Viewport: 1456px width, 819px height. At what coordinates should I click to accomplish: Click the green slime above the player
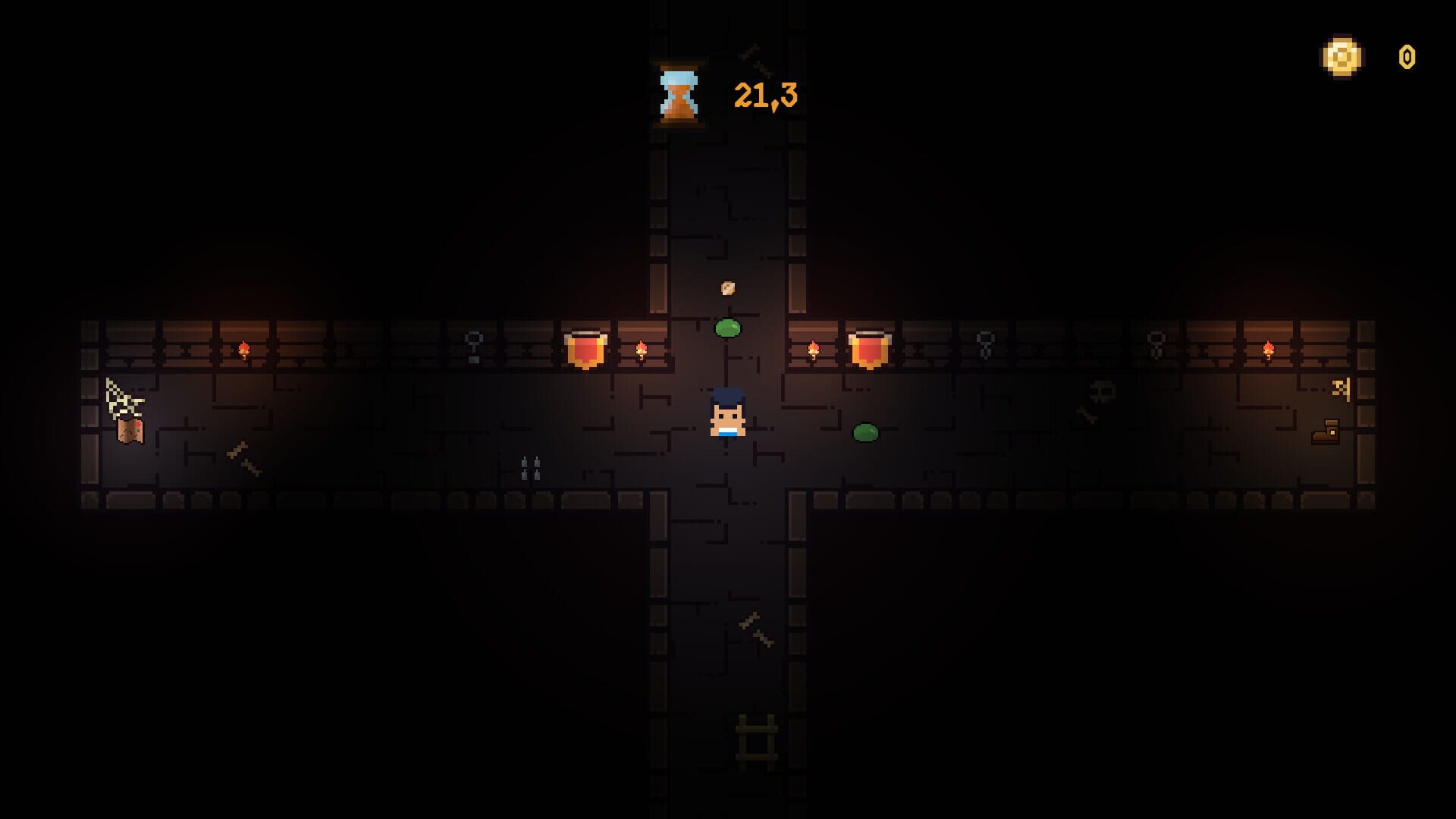pos(726,329)
